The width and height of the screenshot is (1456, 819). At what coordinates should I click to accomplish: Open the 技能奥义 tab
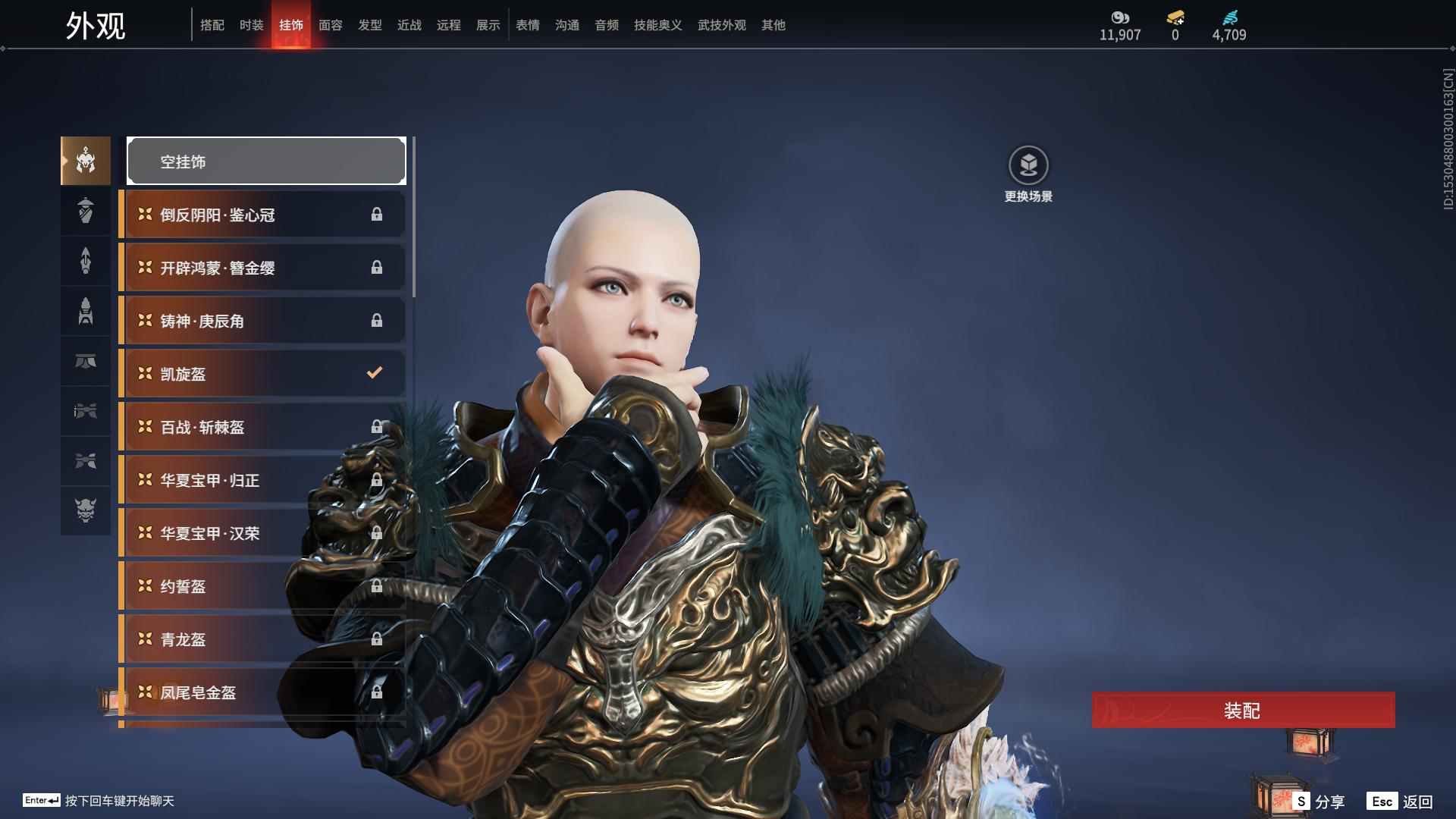click(657, 25)
